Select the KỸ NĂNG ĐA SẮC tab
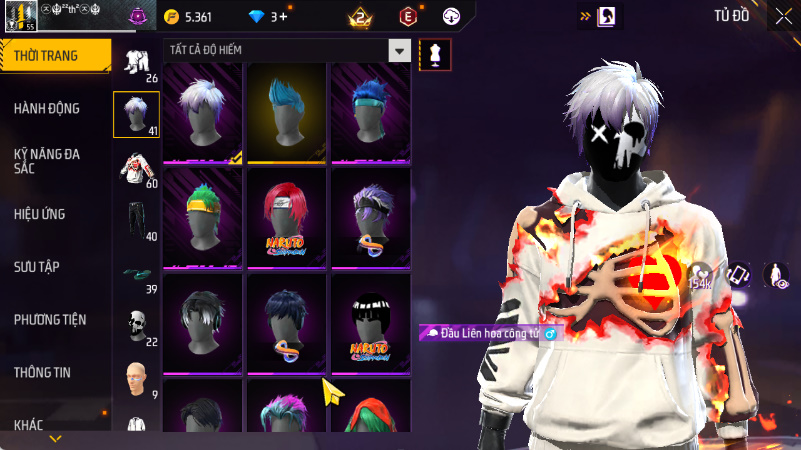Viewport: 801px width, 450px height. point(47,161)
